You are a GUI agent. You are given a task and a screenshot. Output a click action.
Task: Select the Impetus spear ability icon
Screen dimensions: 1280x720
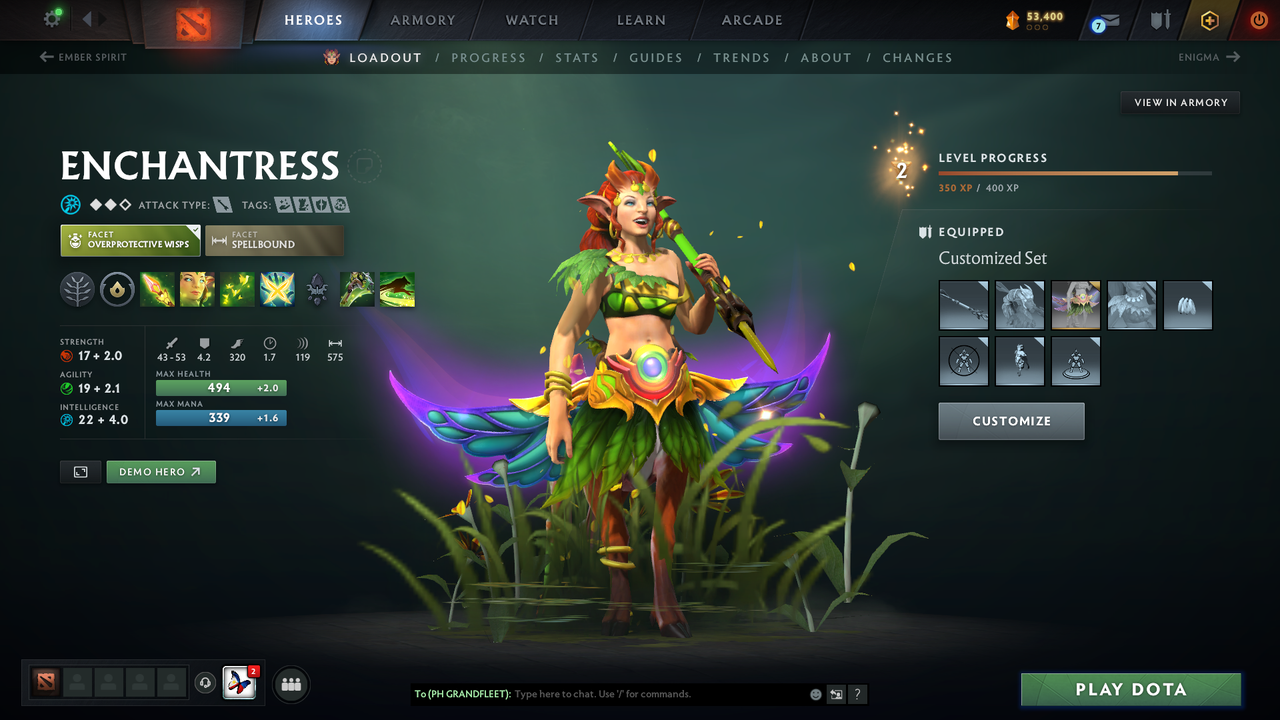coord(158,289)
